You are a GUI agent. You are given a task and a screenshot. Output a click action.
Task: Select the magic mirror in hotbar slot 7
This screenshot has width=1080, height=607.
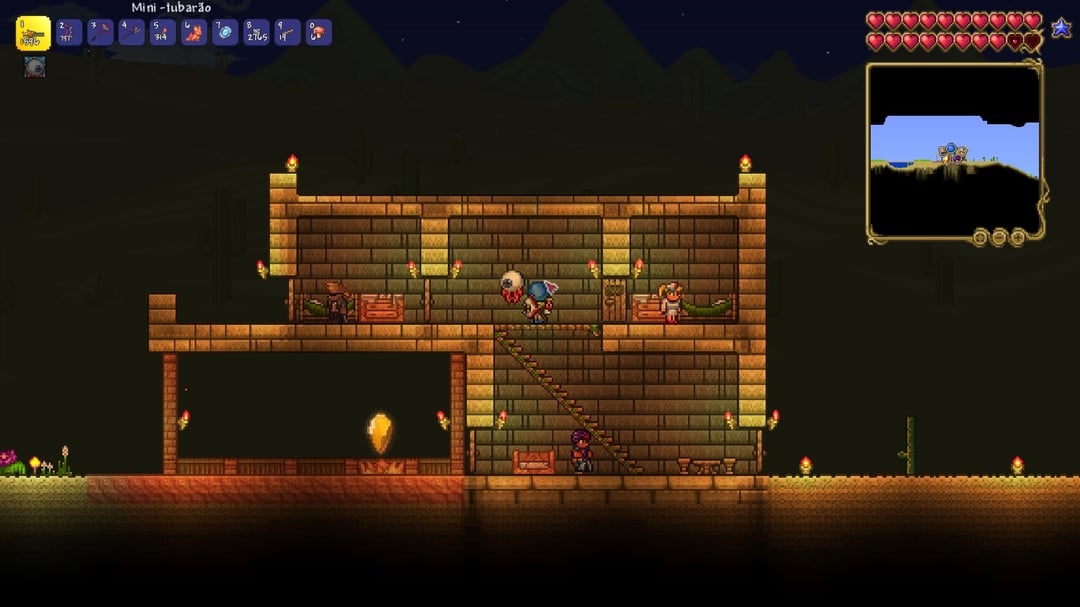pos(225,33)
